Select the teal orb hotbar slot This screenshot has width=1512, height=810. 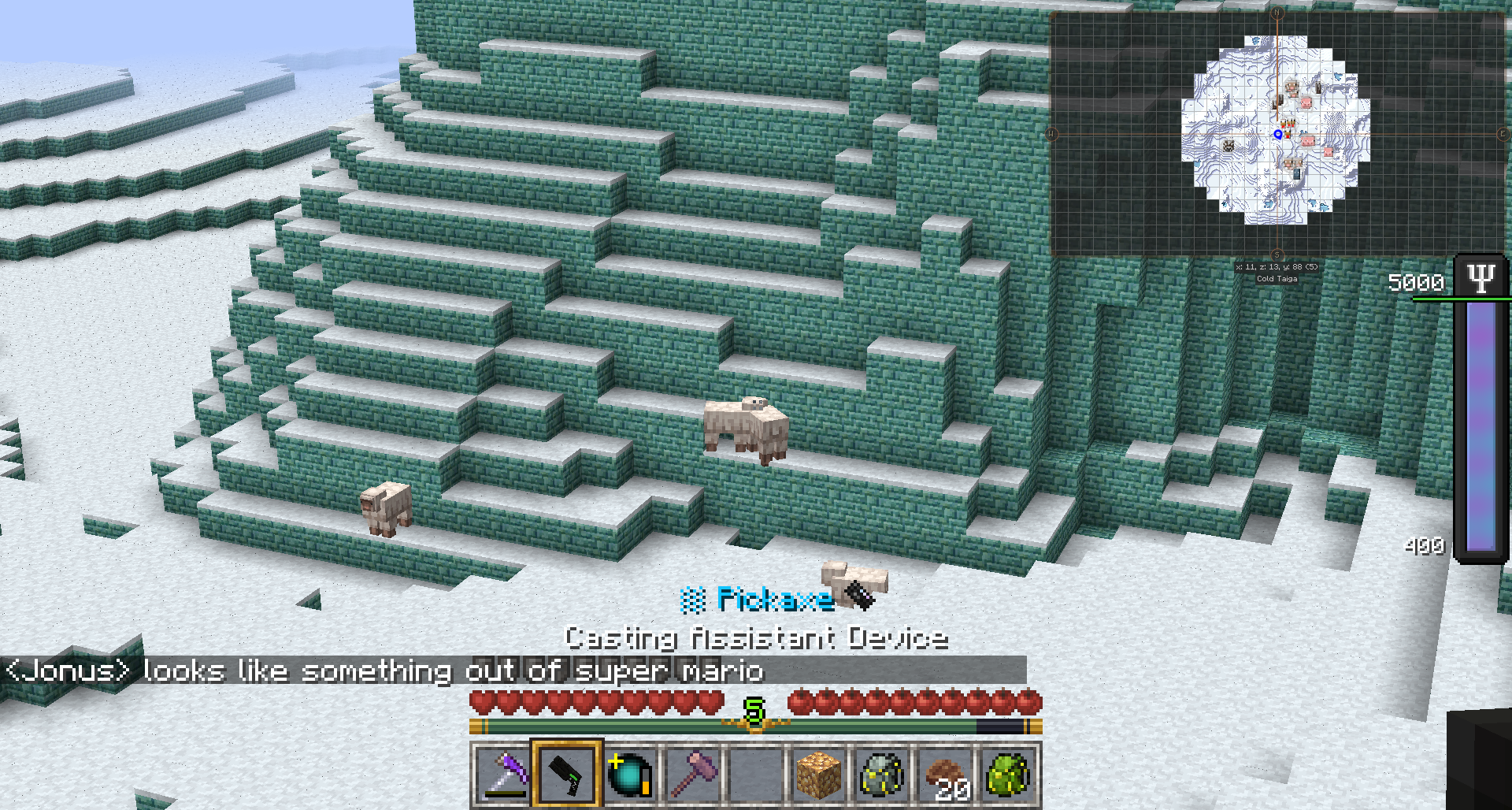[x=630, y=775]
